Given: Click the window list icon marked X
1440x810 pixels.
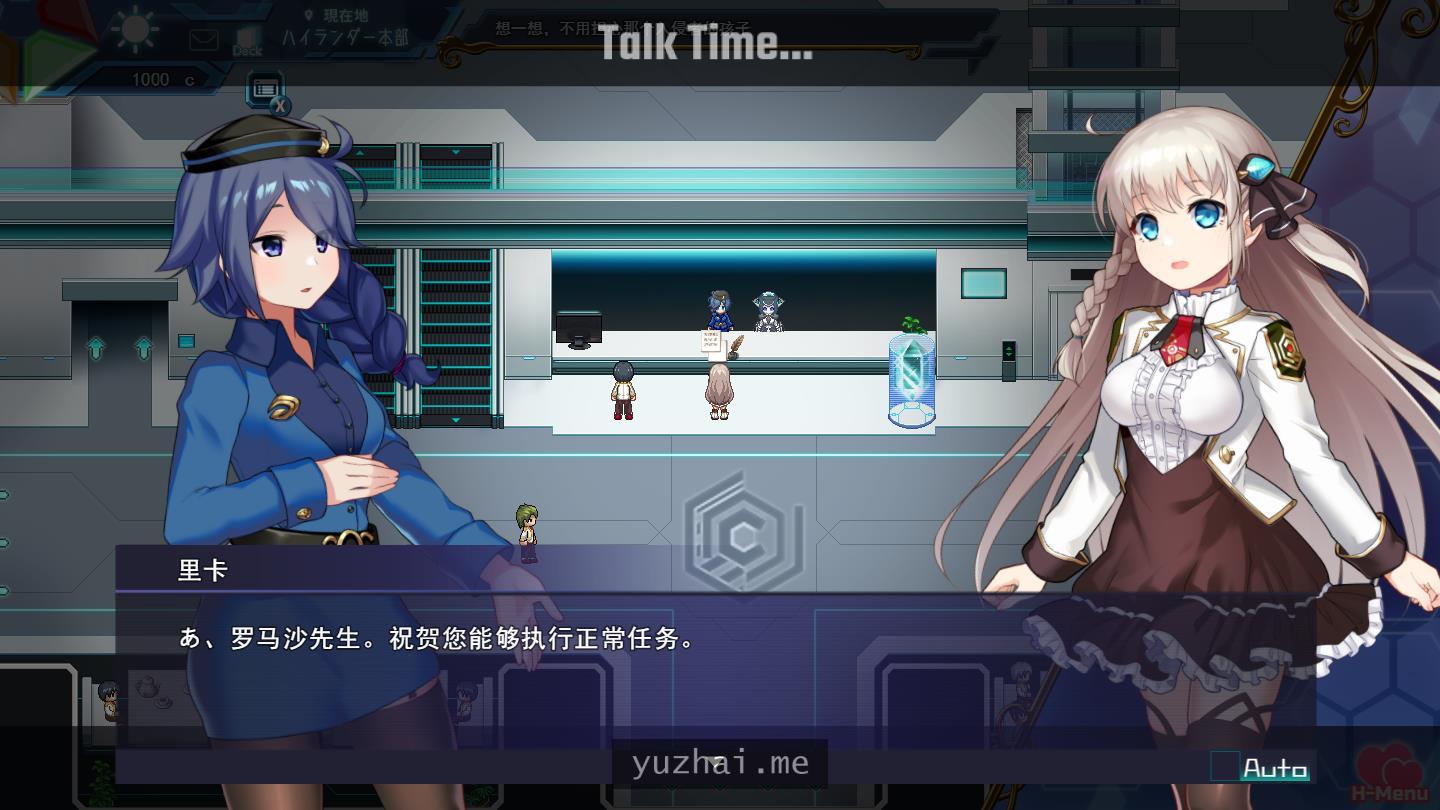Looking at the screenshot, I should [x=266, y=90].
